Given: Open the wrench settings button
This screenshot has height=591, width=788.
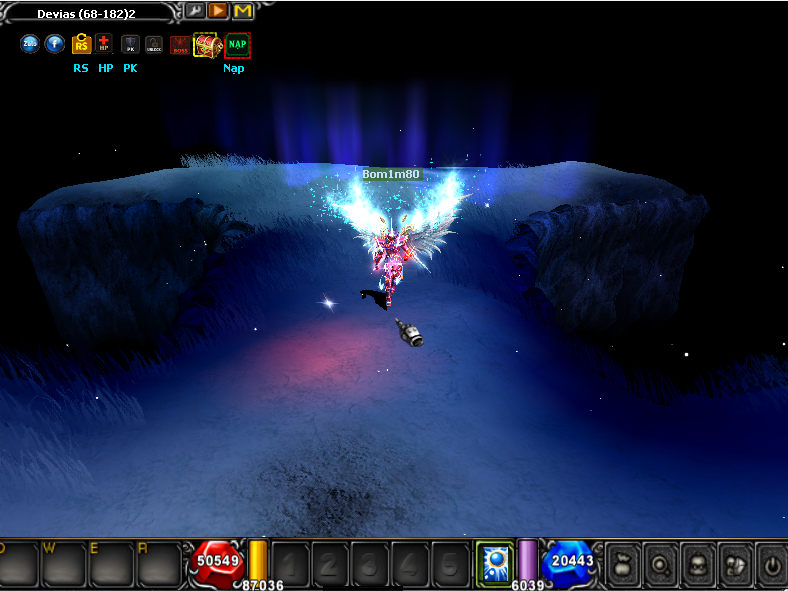Looking at the screenshot, I should [x=194, y=11].
